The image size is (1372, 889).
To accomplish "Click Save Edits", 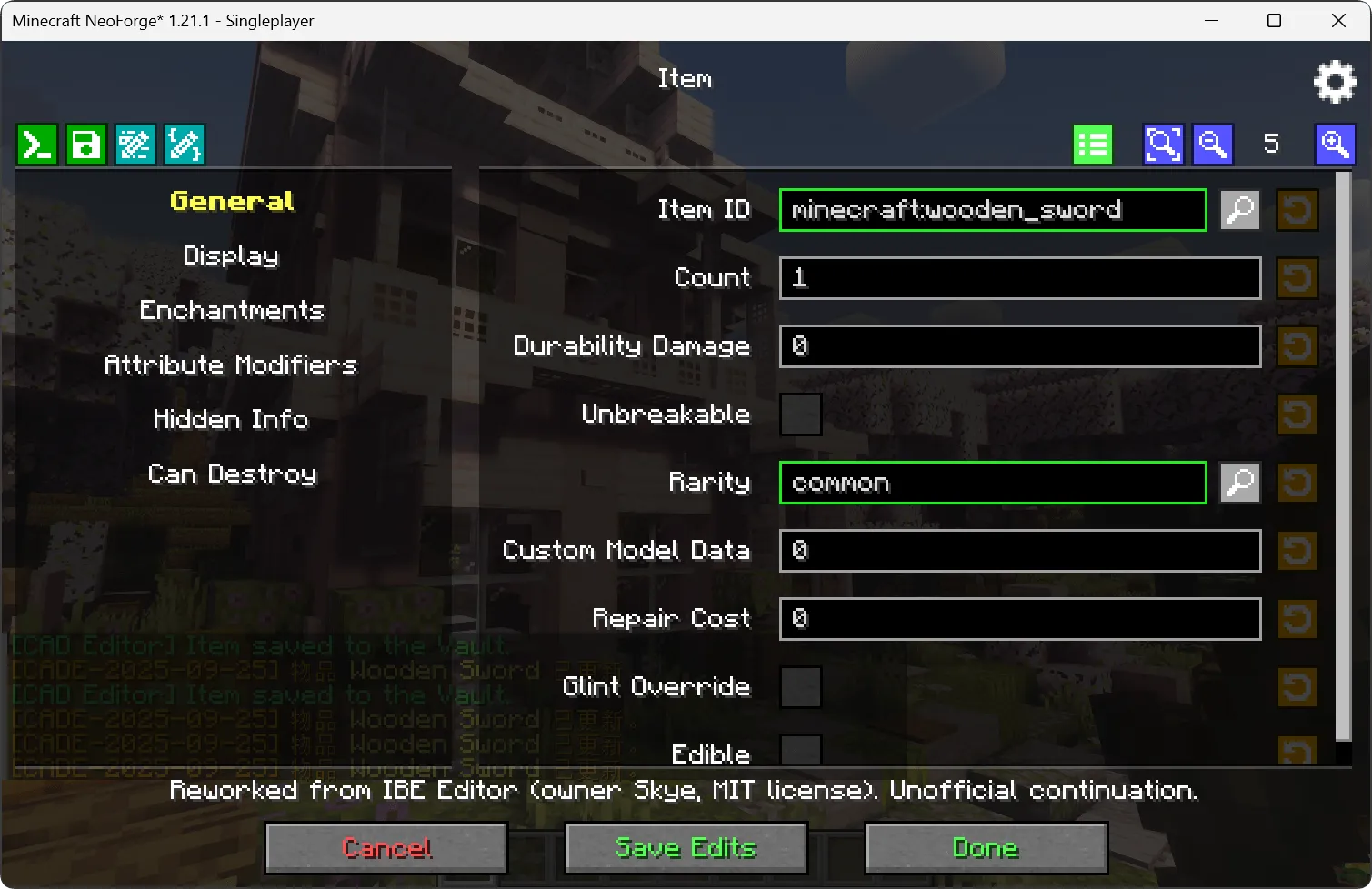I will click(685, 847).
